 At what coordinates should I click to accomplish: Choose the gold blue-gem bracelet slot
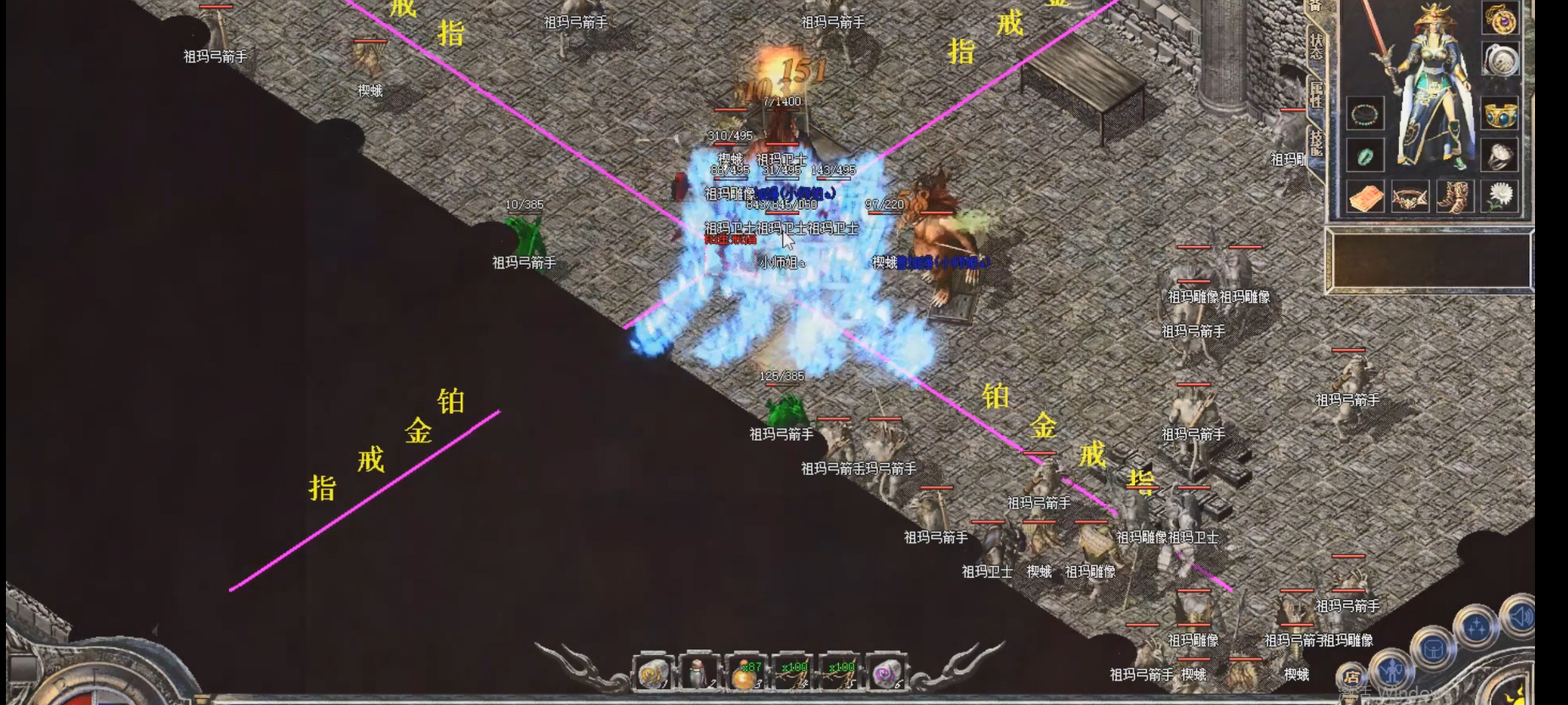click(x=1500, y=113)
